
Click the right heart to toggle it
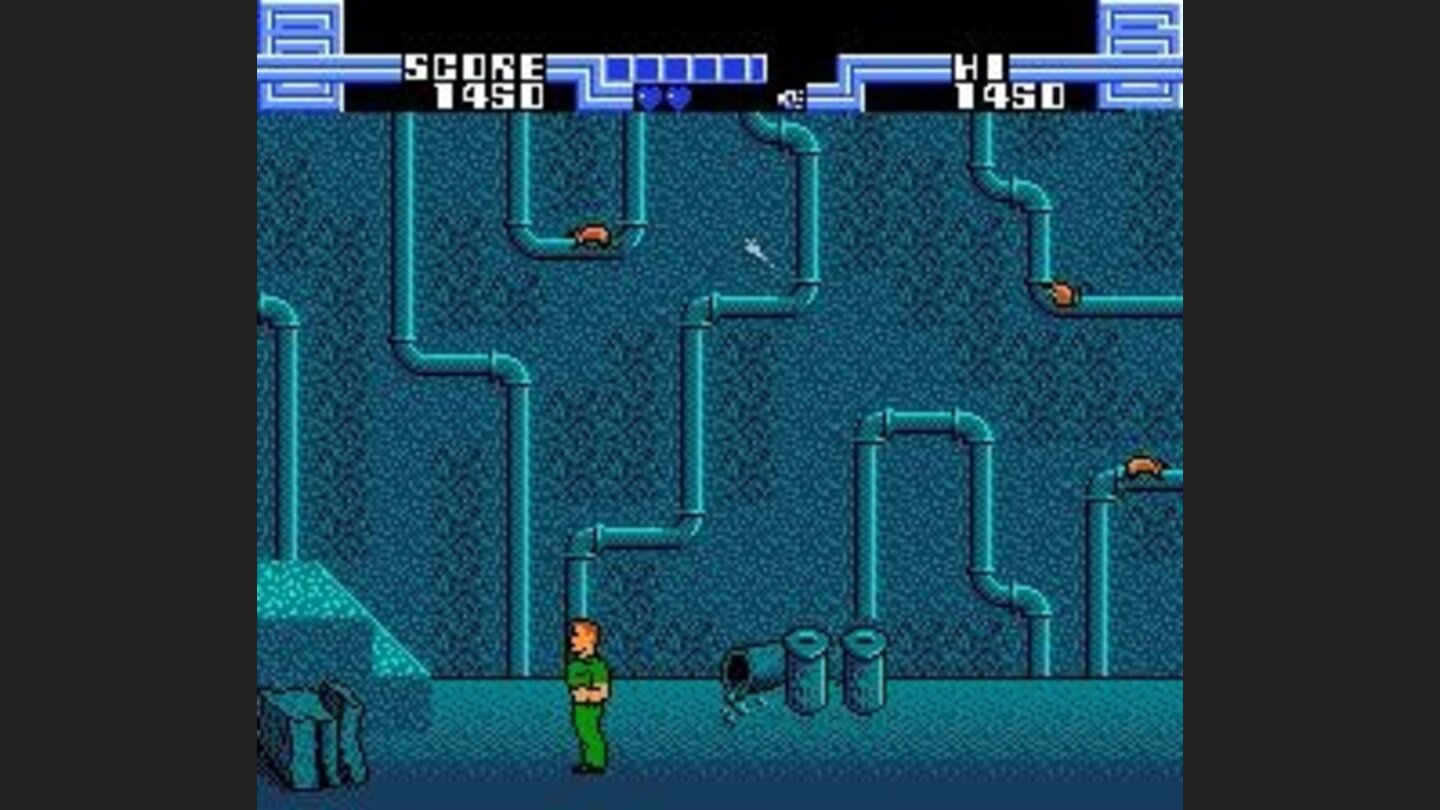pyautogui.click(x=679, y=97)
